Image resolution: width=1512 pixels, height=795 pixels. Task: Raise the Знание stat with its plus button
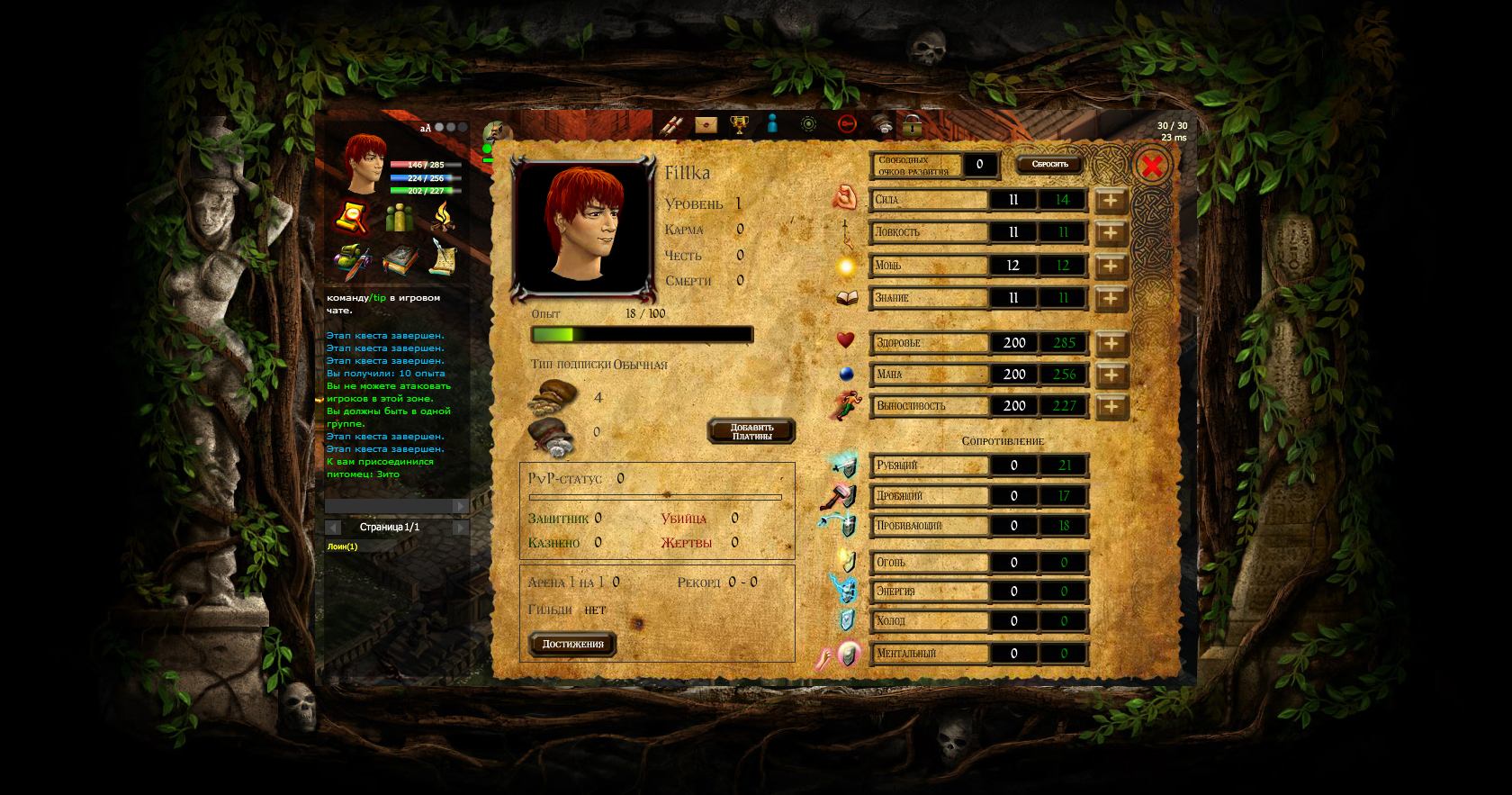pyautogui.click(x=1111, y=298)
